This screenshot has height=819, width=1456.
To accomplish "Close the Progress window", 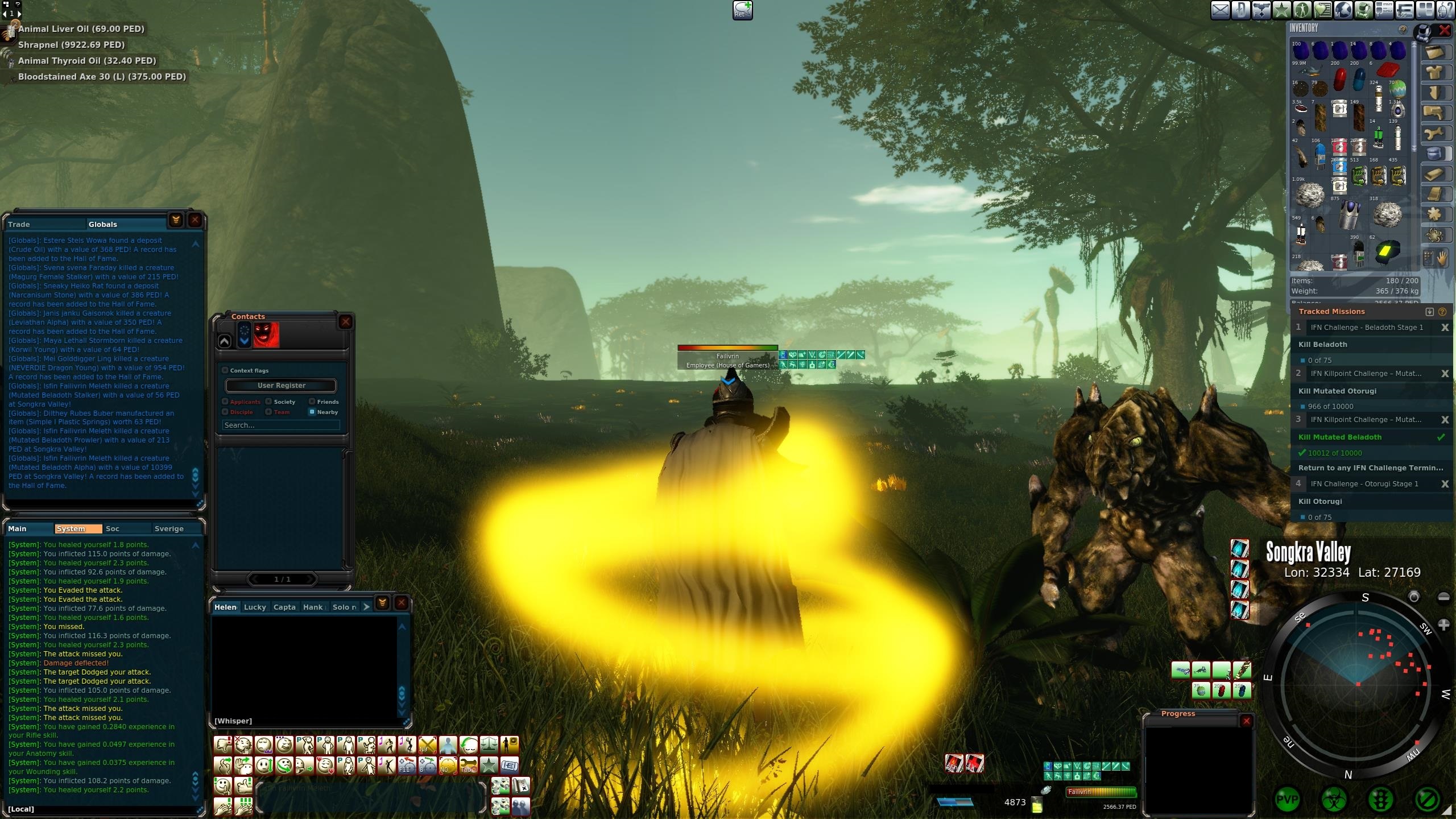I will coord(1246,721).
